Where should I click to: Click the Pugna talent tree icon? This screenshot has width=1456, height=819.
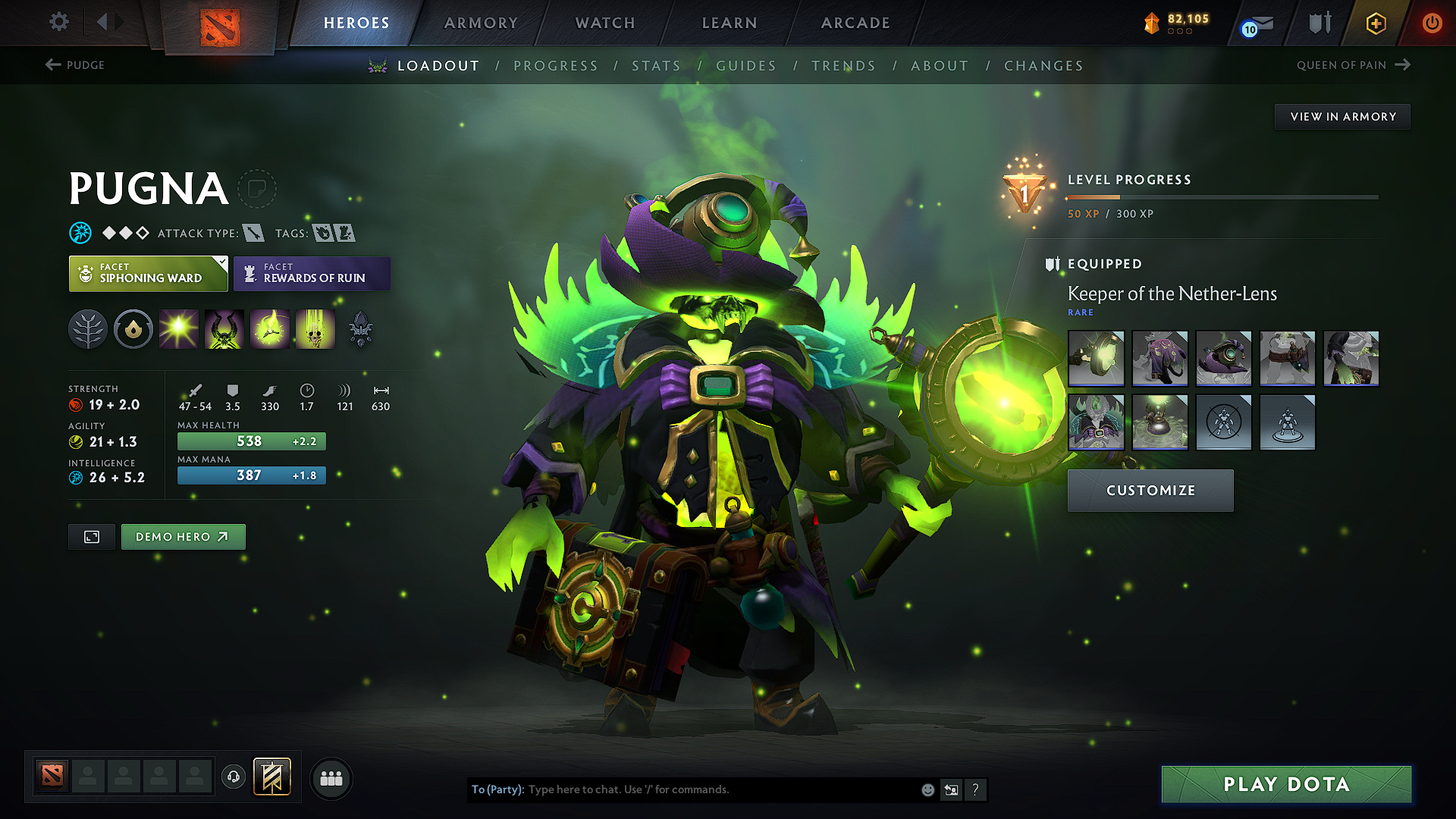88,328
